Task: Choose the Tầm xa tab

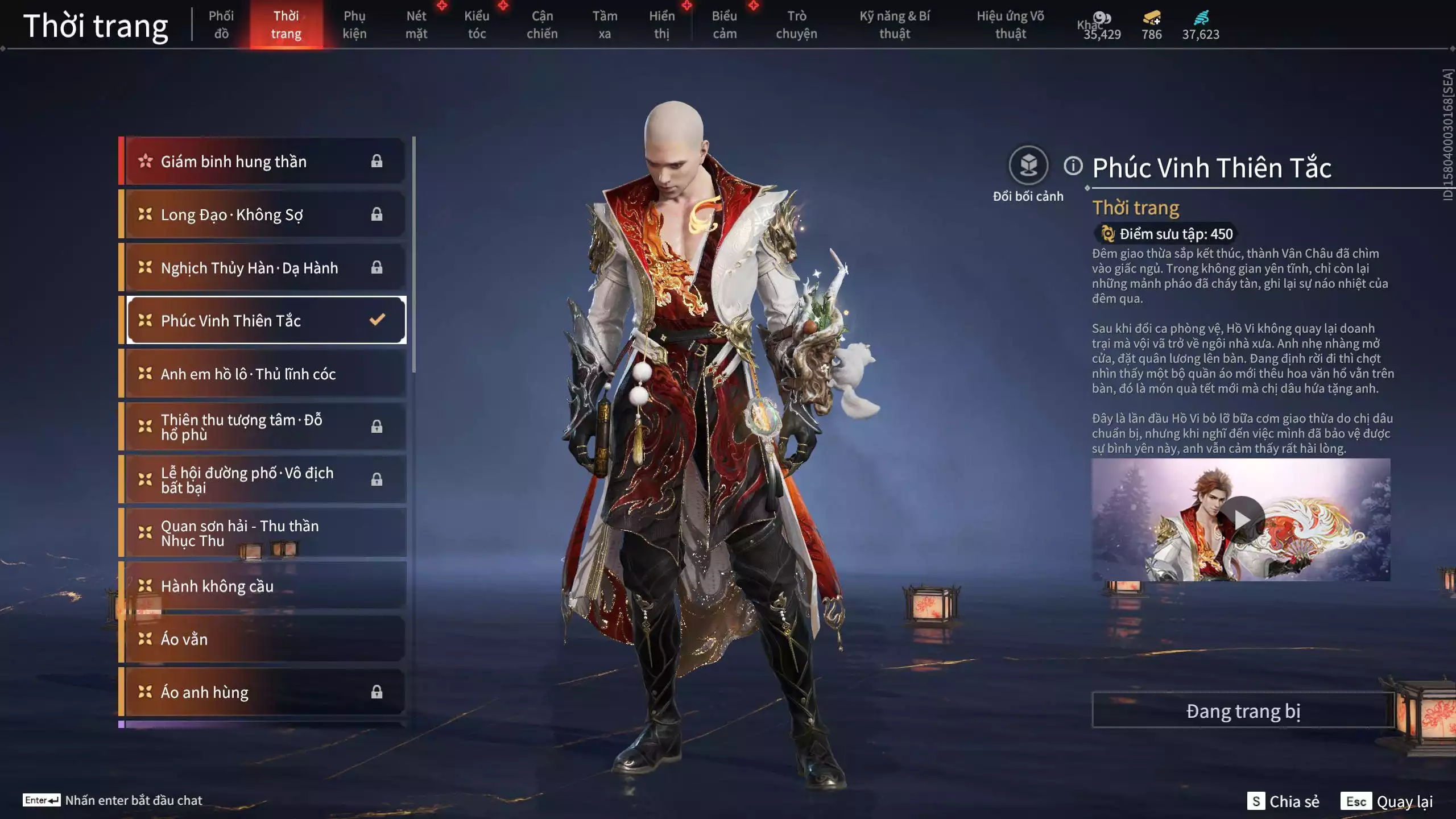Action: pos(605,25)
